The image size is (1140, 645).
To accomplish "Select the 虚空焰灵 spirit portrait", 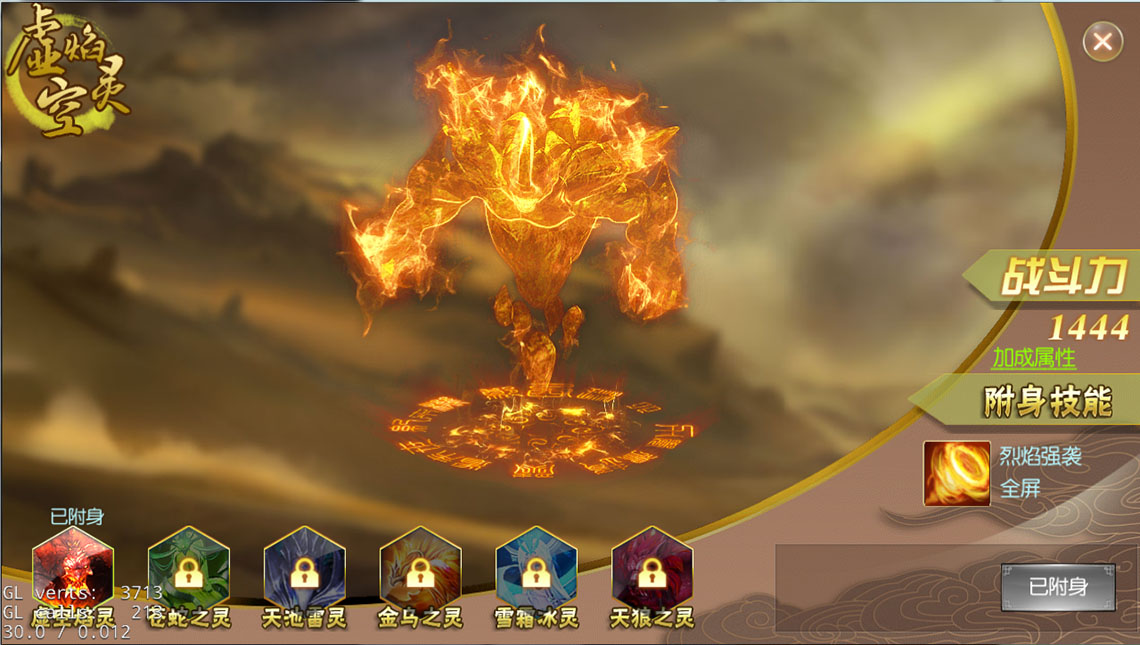I will [x=73, y=571].
